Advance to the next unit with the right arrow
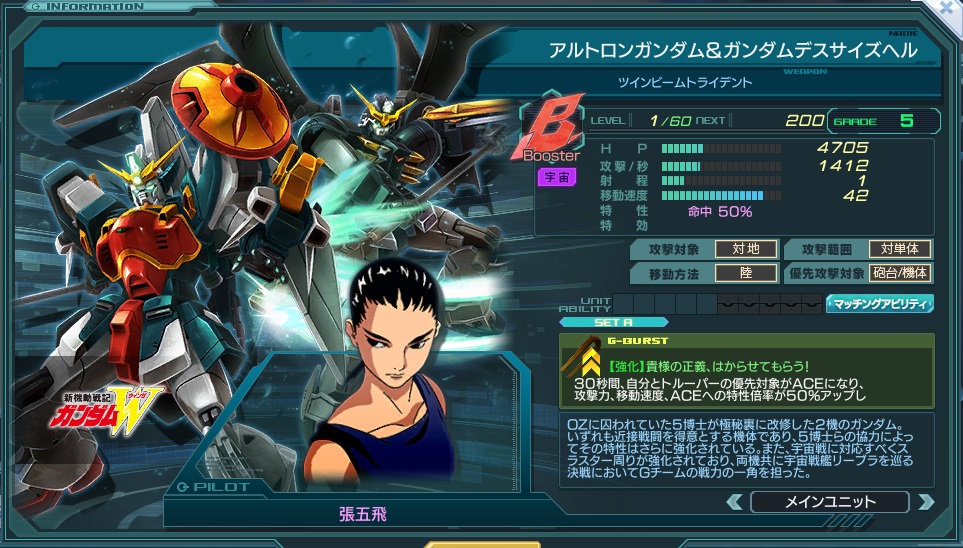Viewport: 963px width, 548px height. click(925, 502)
